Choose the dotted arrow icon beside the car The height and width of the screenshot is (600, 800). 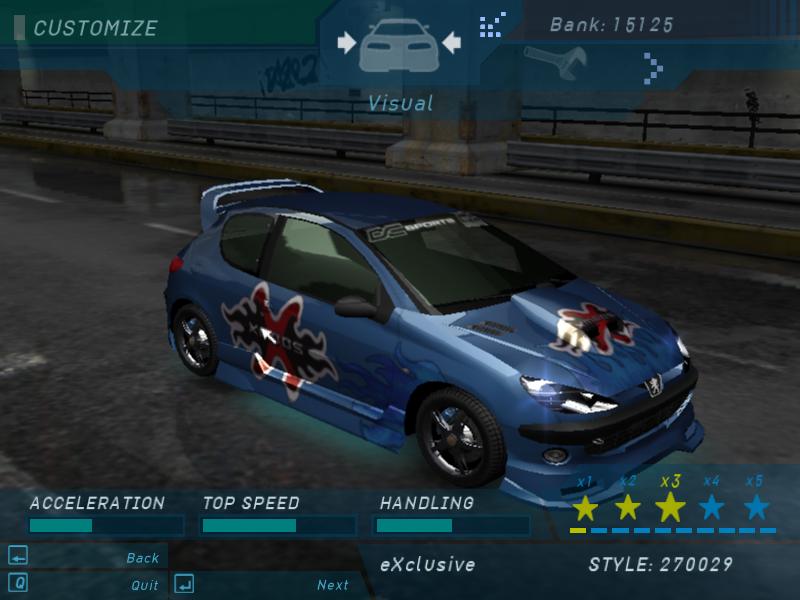492,23
